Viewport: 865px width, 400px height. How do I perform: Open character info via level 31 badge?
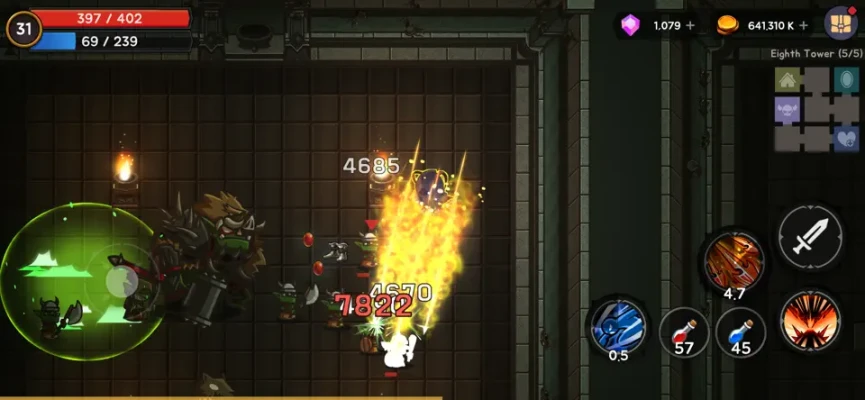point(24,29)
